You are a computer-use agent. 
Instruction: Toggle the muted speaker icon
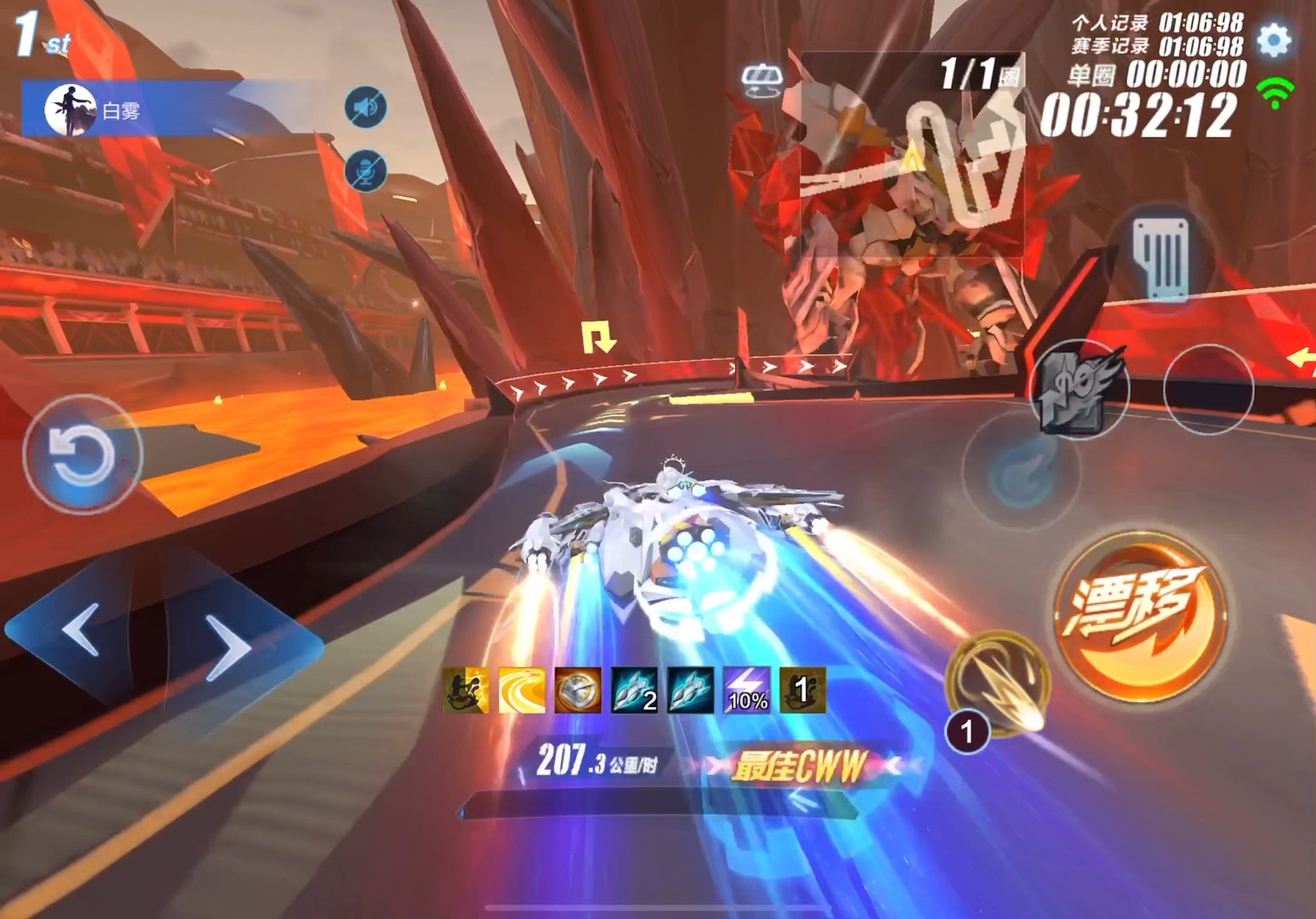point(366,107)
